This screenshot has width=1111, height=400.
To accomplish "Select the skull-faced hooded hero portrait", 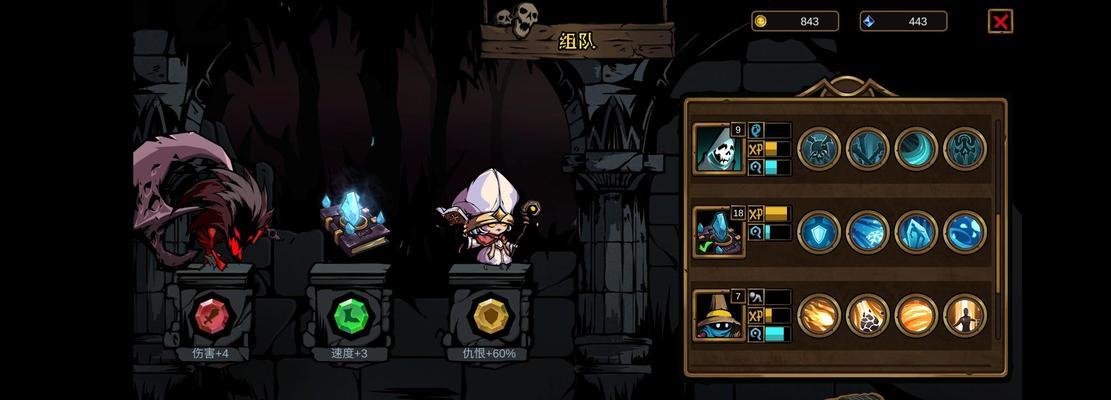I will [717, 149].
